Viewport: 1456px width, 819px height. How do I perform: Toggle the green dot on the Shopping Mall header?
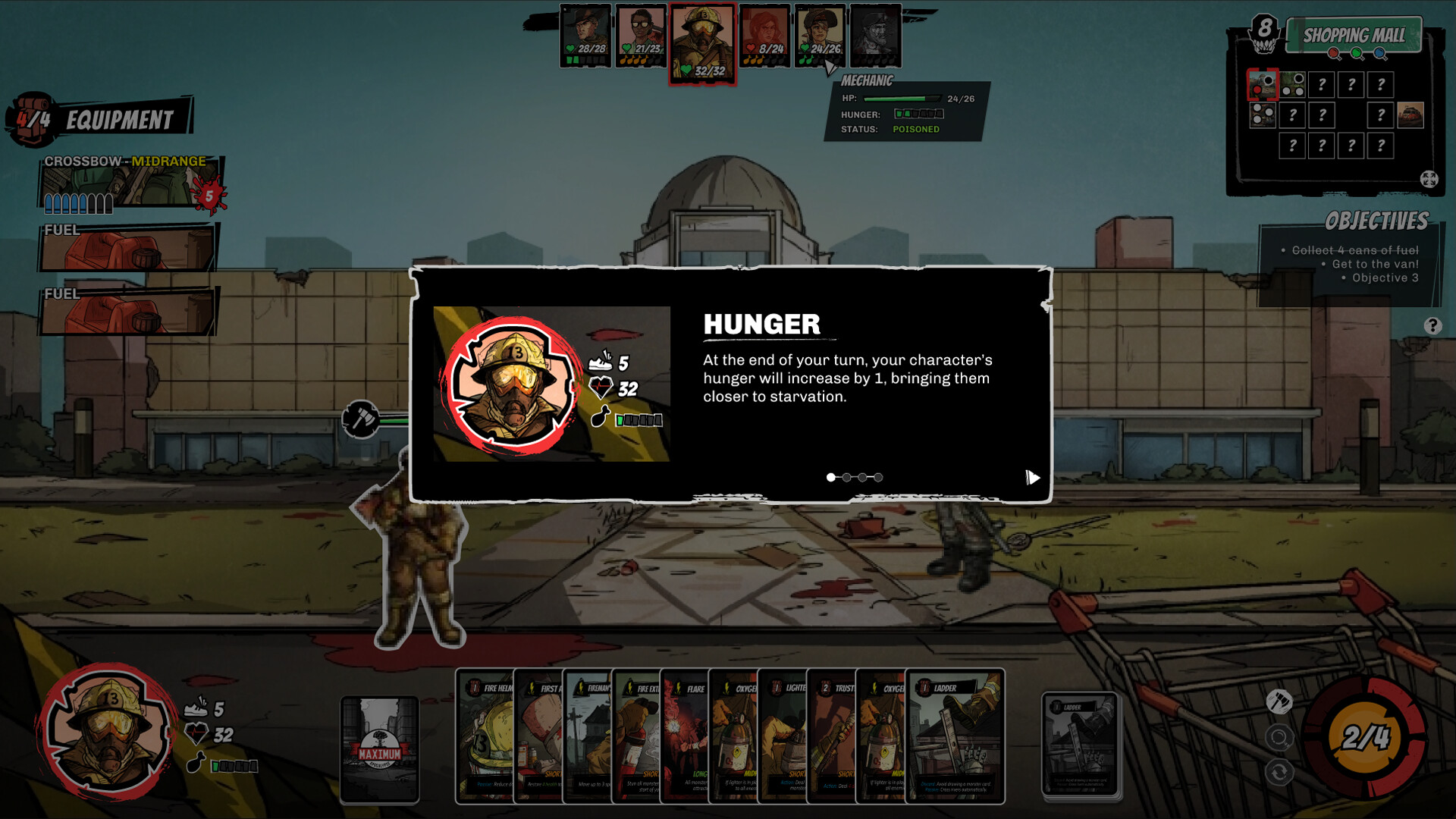pos(1356,53)
